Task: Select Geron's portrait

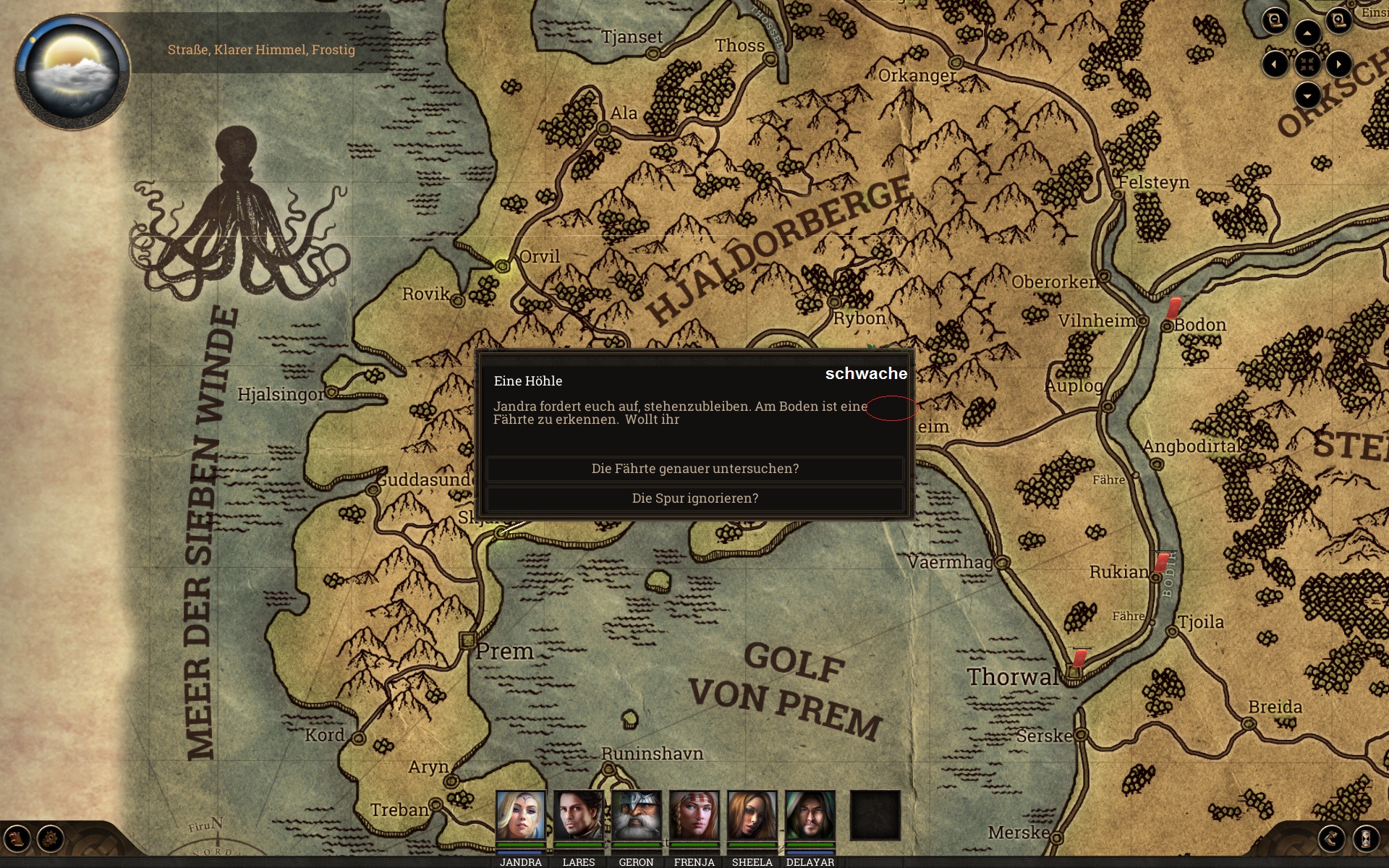Action: point(636,815)
